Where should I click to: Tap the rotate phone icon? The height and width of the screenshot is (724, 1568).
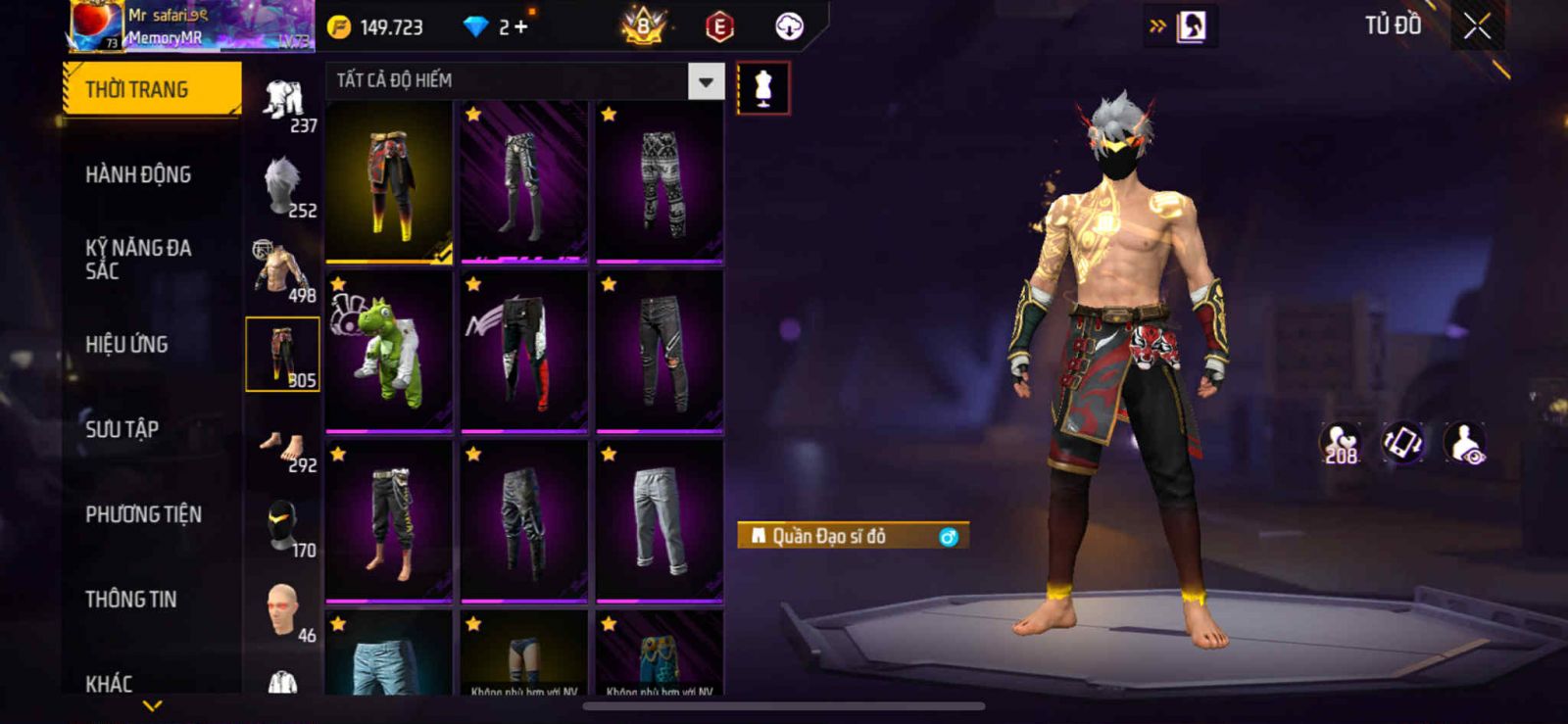pyautogui.click(x=1402, y=443)
